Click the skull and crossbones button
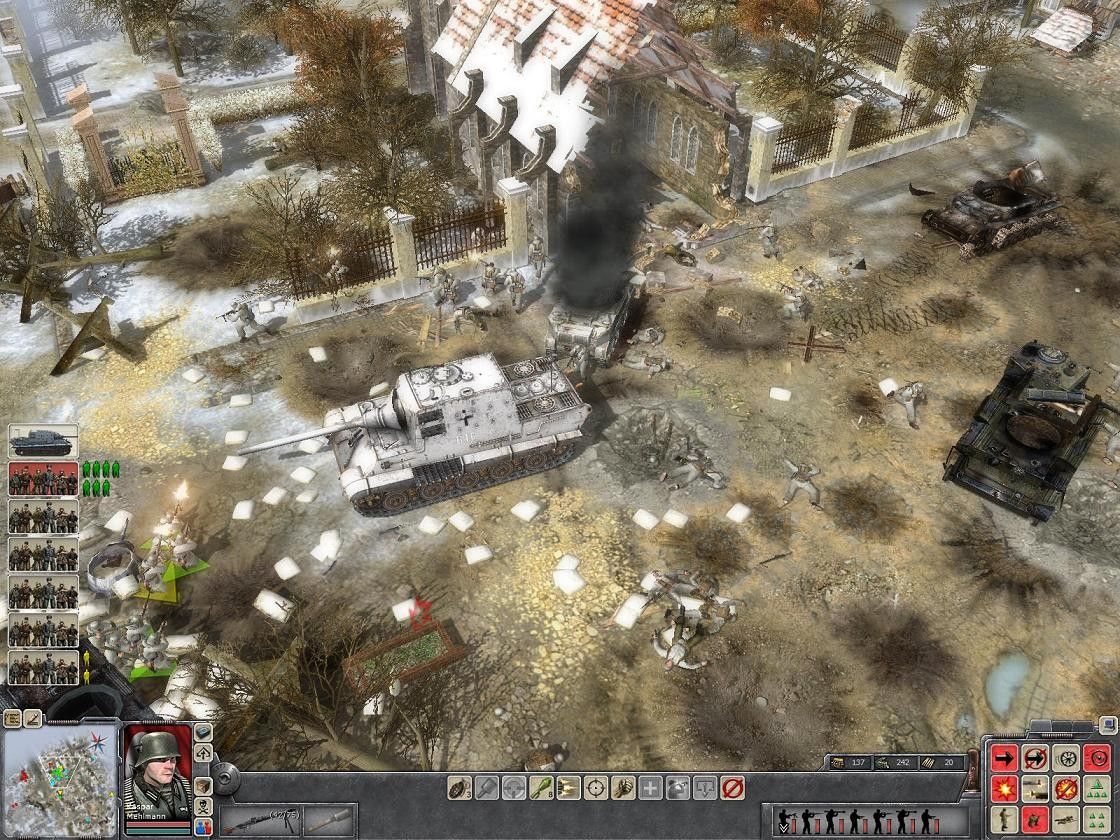The image size is (1120, 840). pyautogui.click(x=203, y=805)
